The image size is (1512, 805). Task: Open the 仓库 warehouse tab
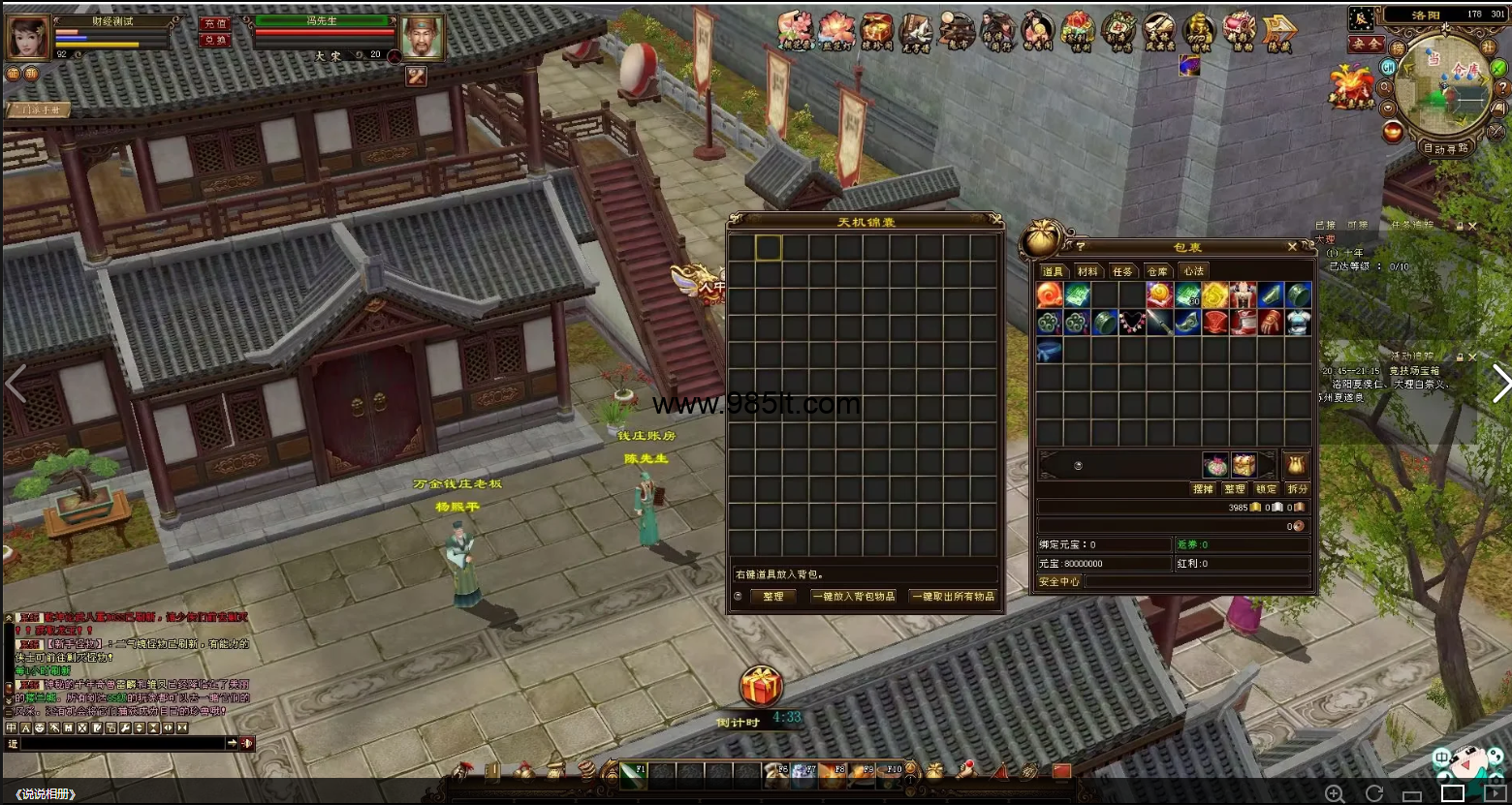[x=1157, y=271]
